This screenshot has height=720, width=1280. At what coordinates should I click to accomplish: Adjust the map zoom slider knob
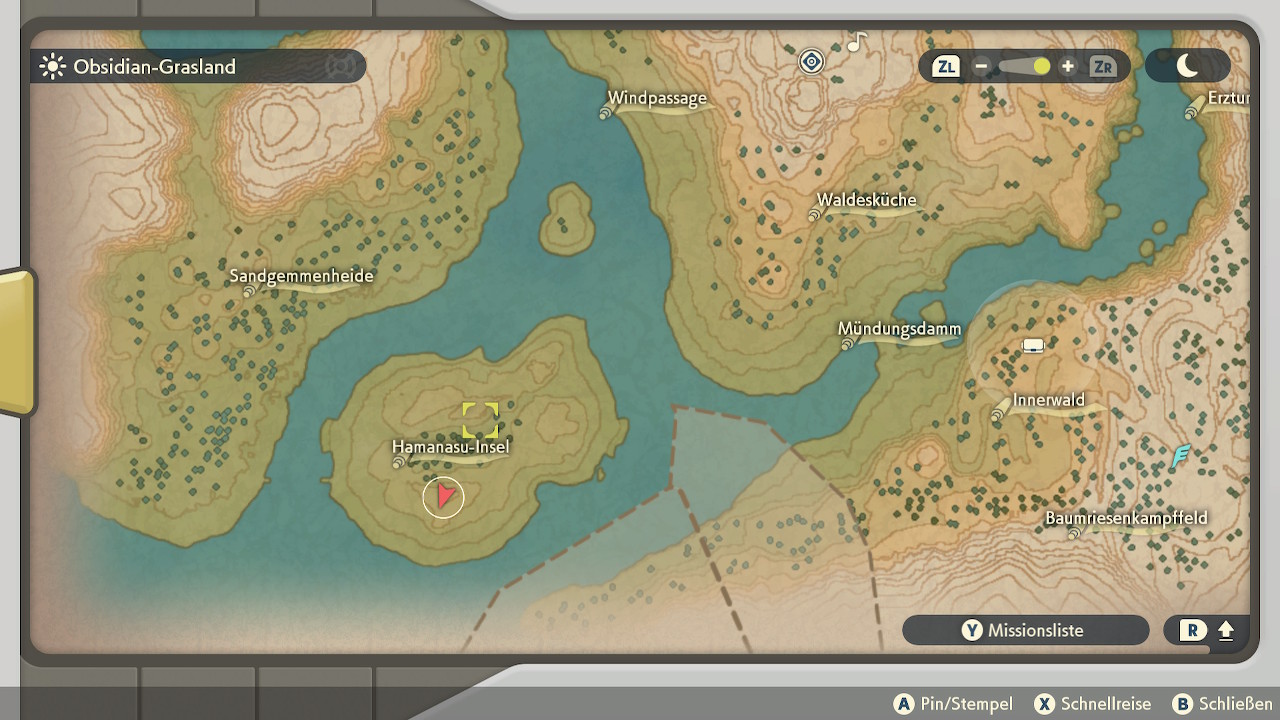point(1041,67)
